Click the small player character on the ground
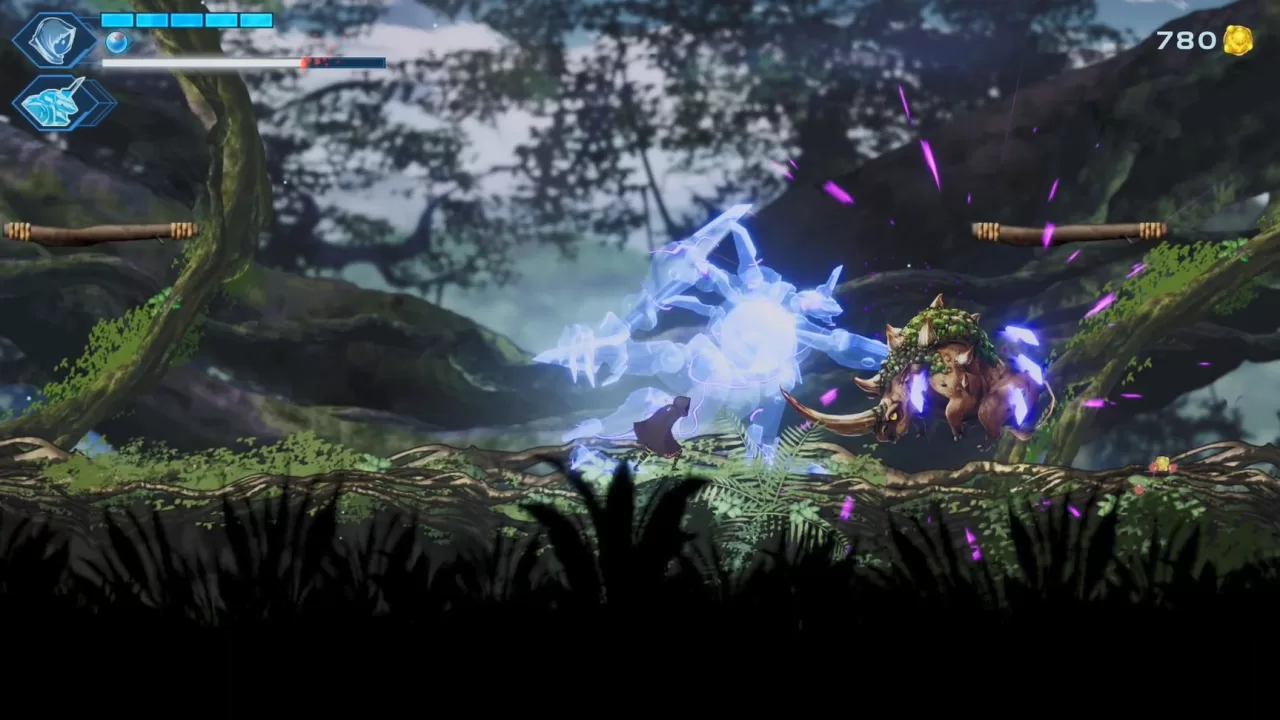The image size is (1280, 720). pyautogui.click(x=665, y=425)
